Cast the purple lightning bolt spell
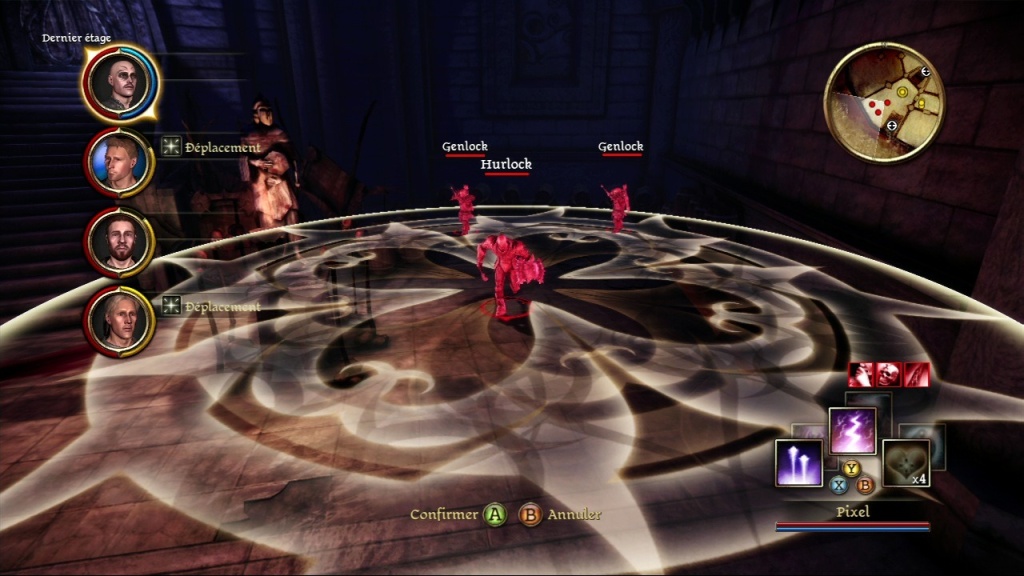This screenshot has height=576, width=1024. tap(852, 431)
